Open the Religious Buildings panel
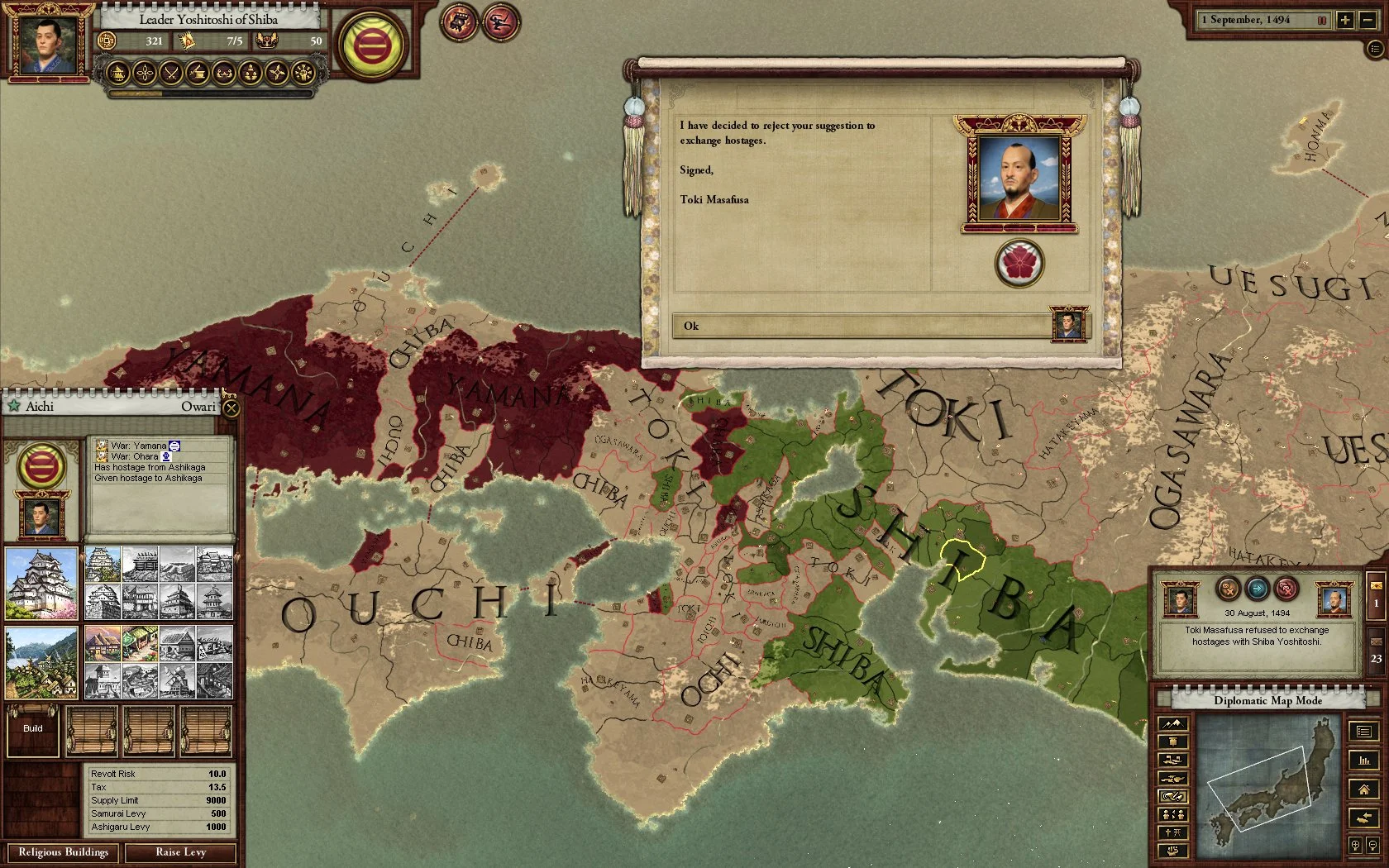The height and width of the screenshot is (868, 1389). tap(63, 852)
